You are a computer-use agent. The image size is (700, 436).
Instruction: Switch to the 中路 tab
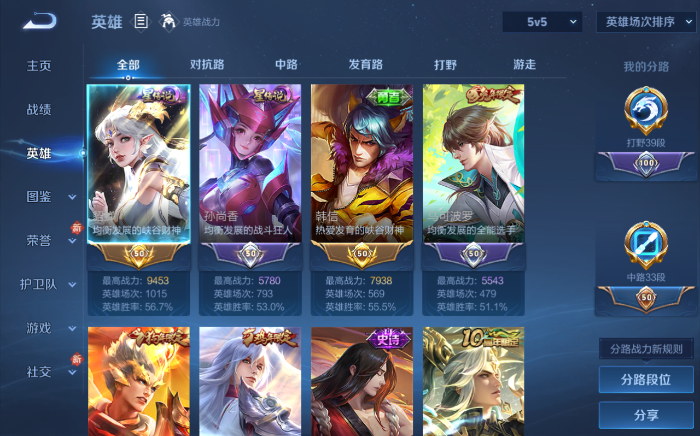click(x=286, y=65)
